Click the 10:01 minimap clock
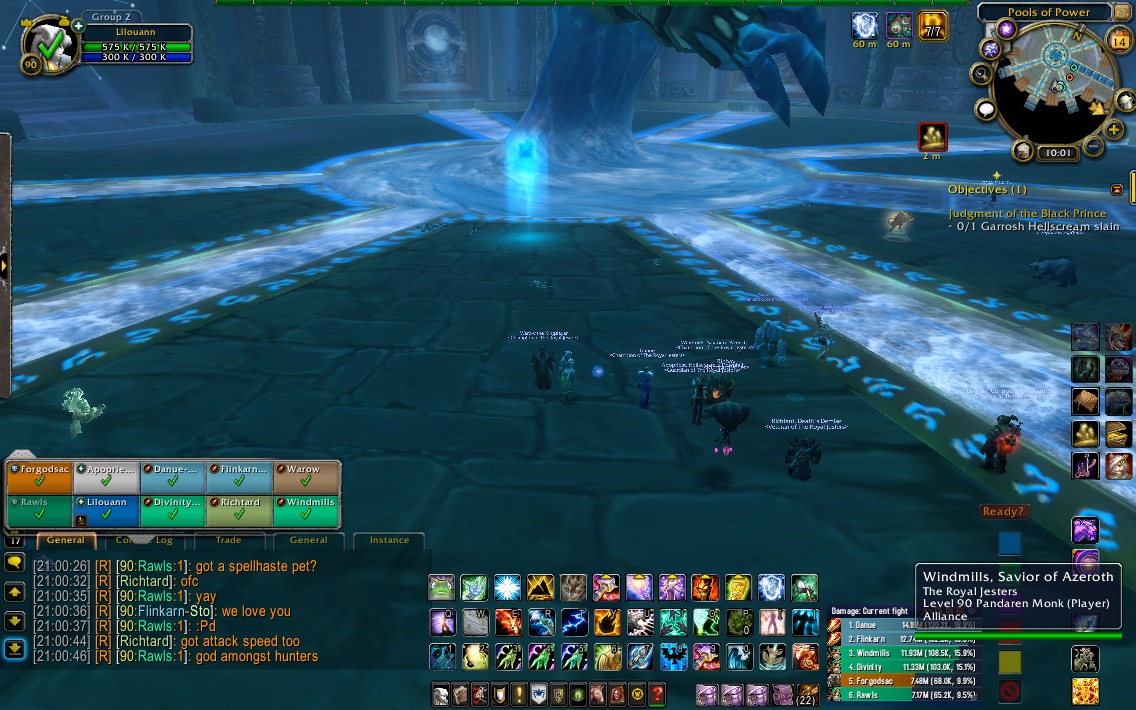Screen dimensions: 1136x710 click(x=1056, y=153)
